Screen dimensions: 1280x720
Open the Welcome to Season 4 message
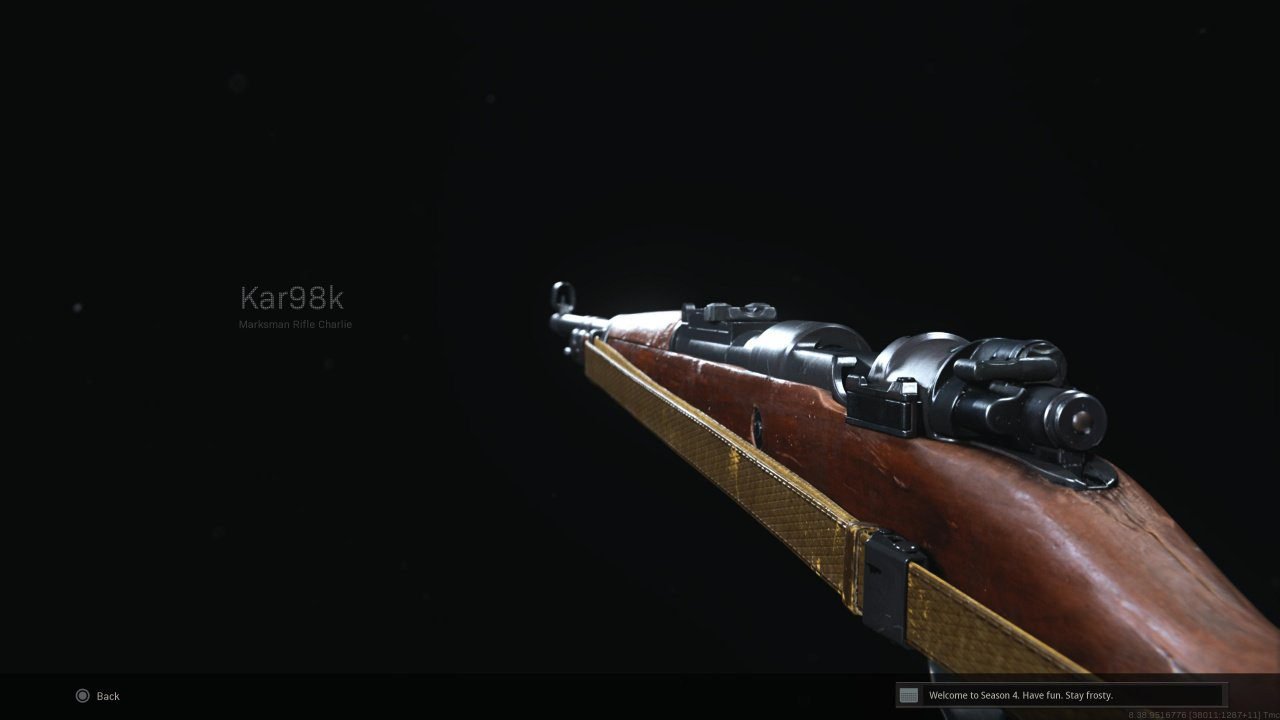click(1020, 695)
